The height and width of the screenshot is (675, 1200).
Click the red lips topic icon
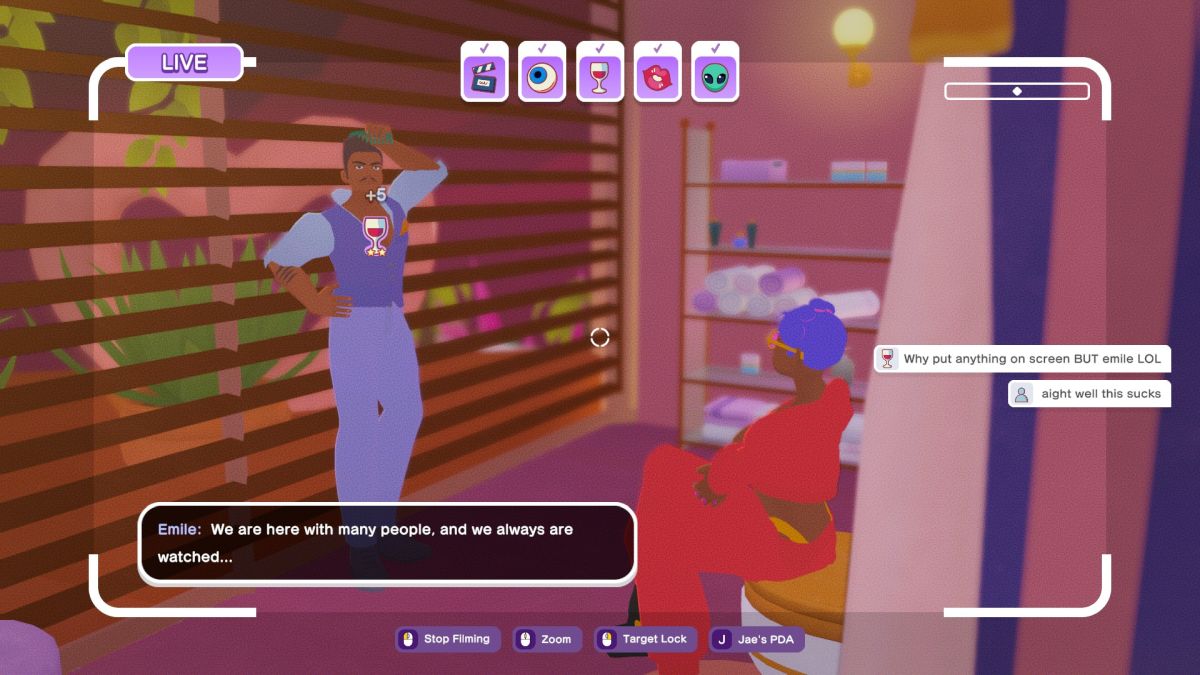pos(657,77)
